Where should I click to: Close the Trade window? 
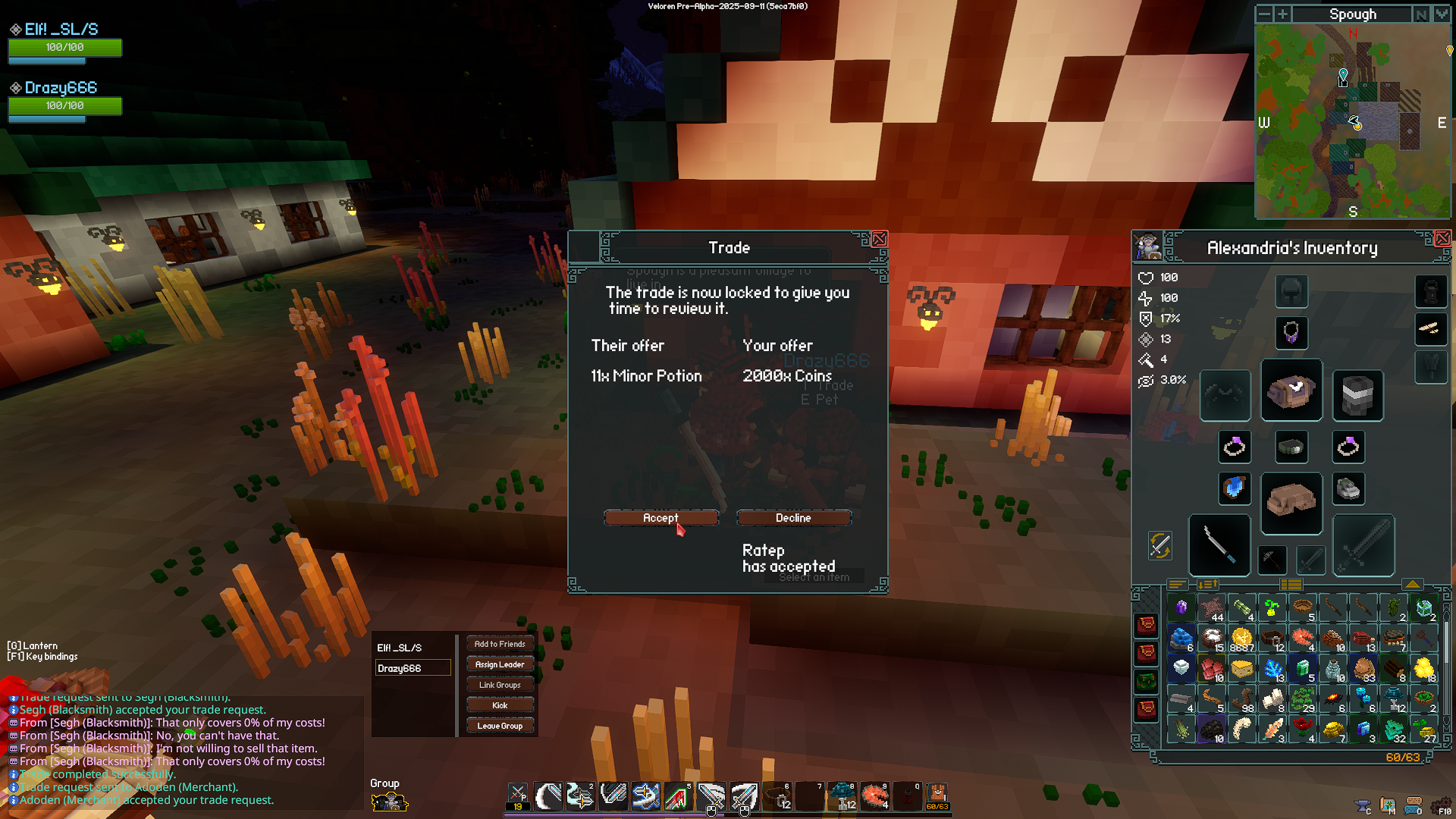point(879,240)
